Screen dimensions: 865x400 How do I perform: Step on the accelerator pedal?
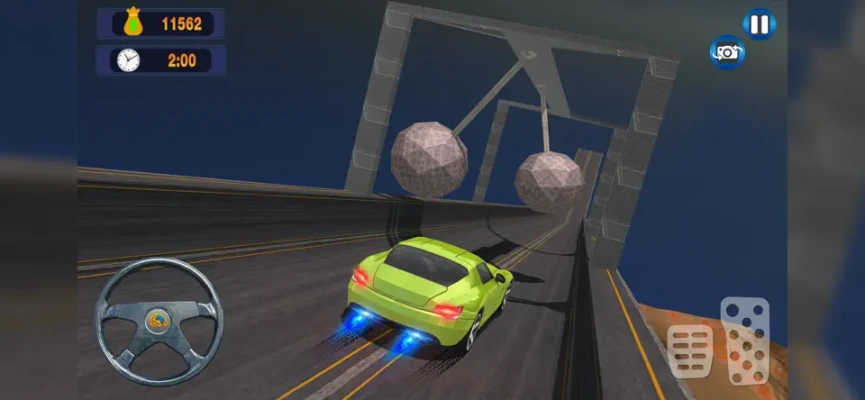tap(745, 339)
